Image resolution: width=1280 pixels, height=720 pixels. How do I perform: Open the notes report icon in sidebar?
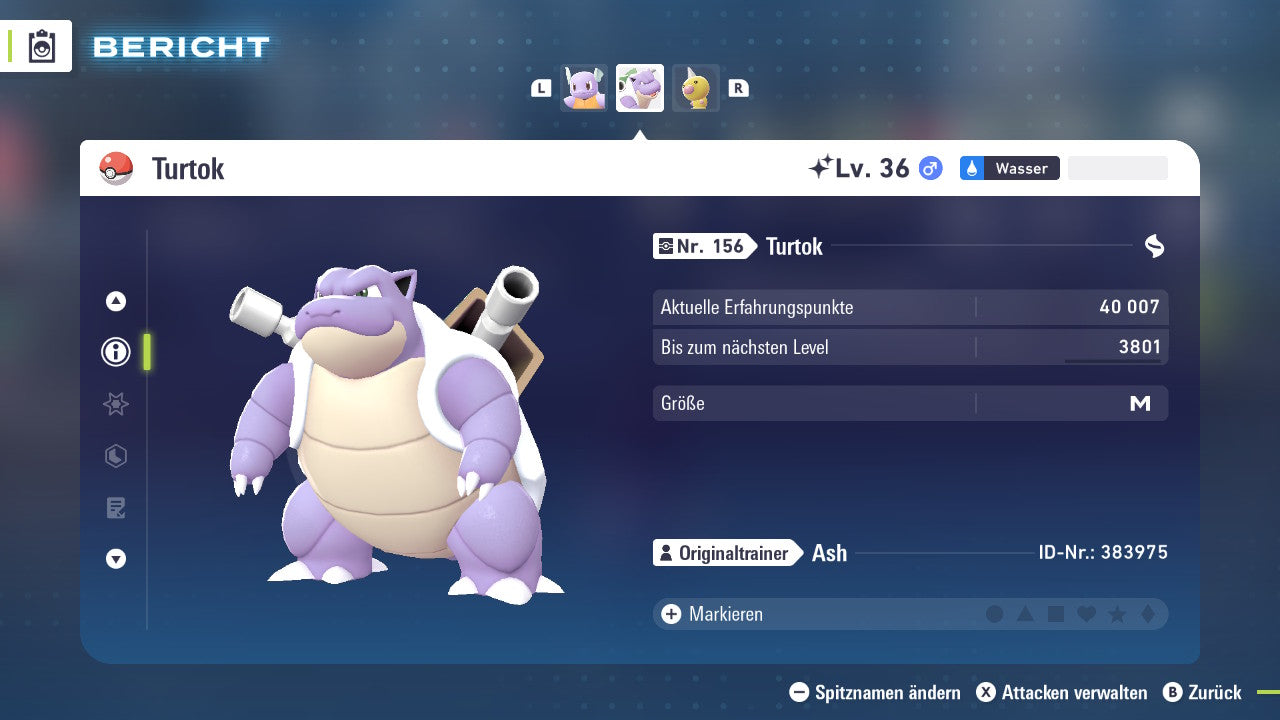point(115,508)
